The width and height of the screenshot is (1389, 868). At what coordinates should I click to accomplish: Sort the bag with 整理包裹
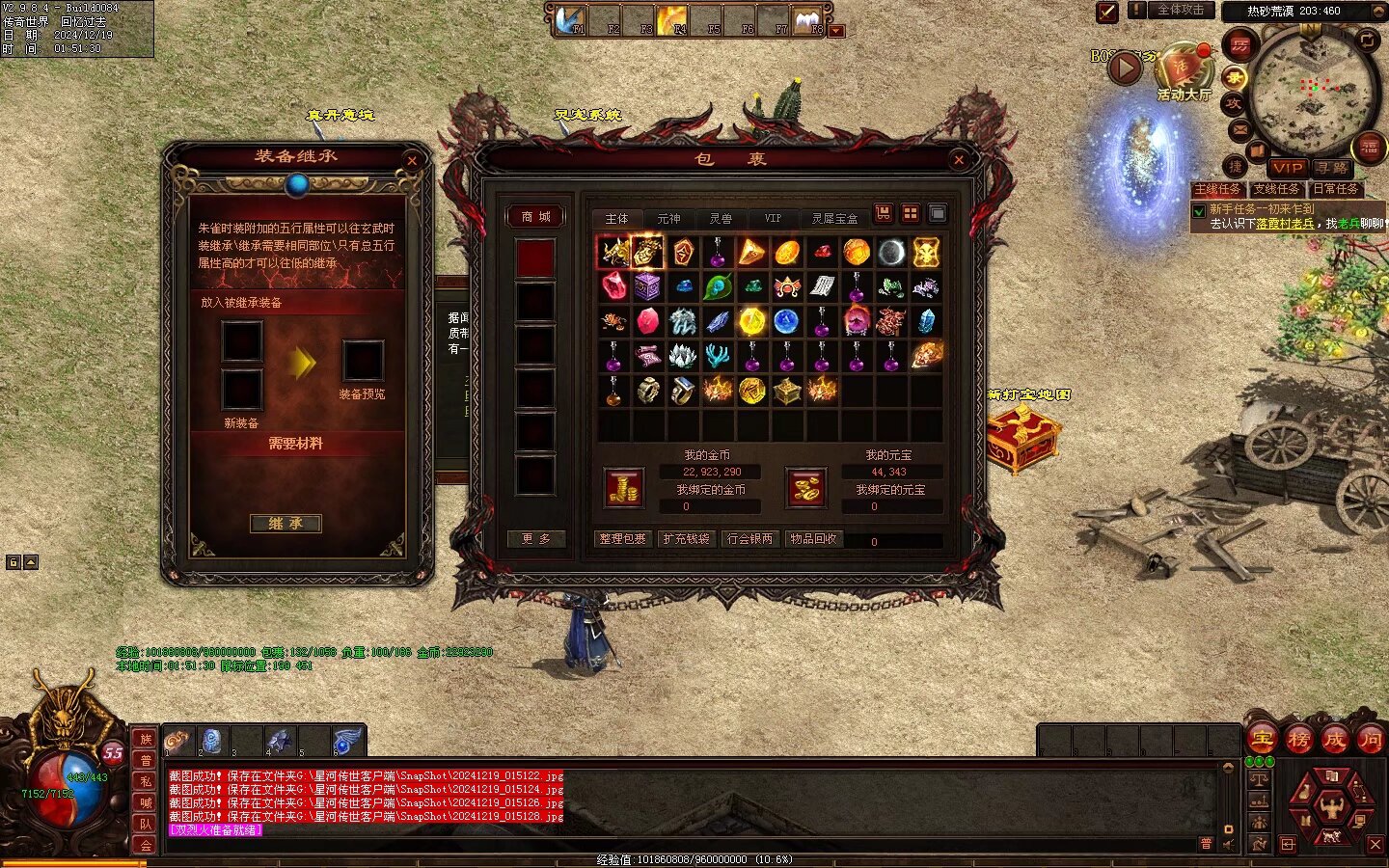pos(622,539)
